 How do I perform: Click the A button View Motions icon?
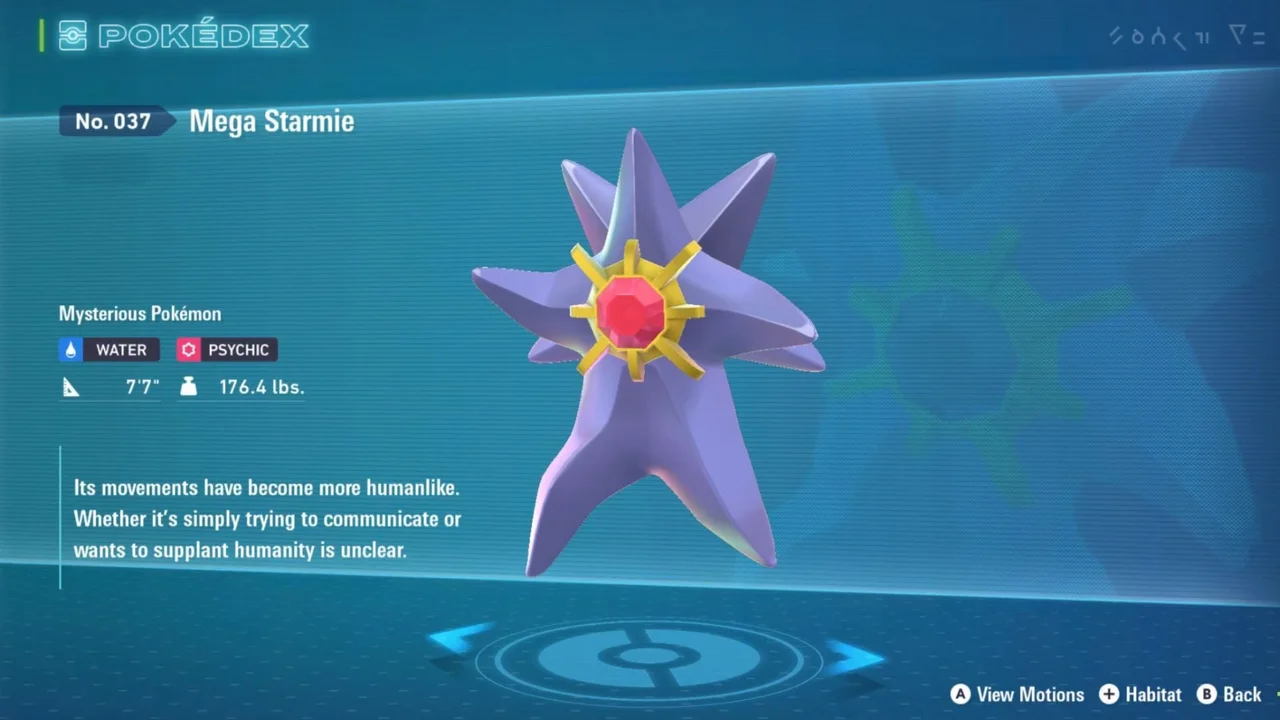(x=960, y=694)
